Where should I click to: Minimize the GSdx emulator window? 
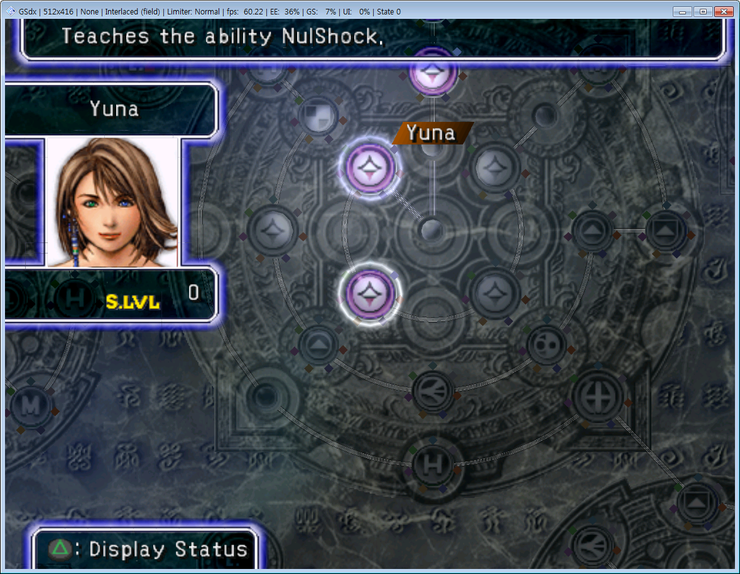click(x=682, y=11)
